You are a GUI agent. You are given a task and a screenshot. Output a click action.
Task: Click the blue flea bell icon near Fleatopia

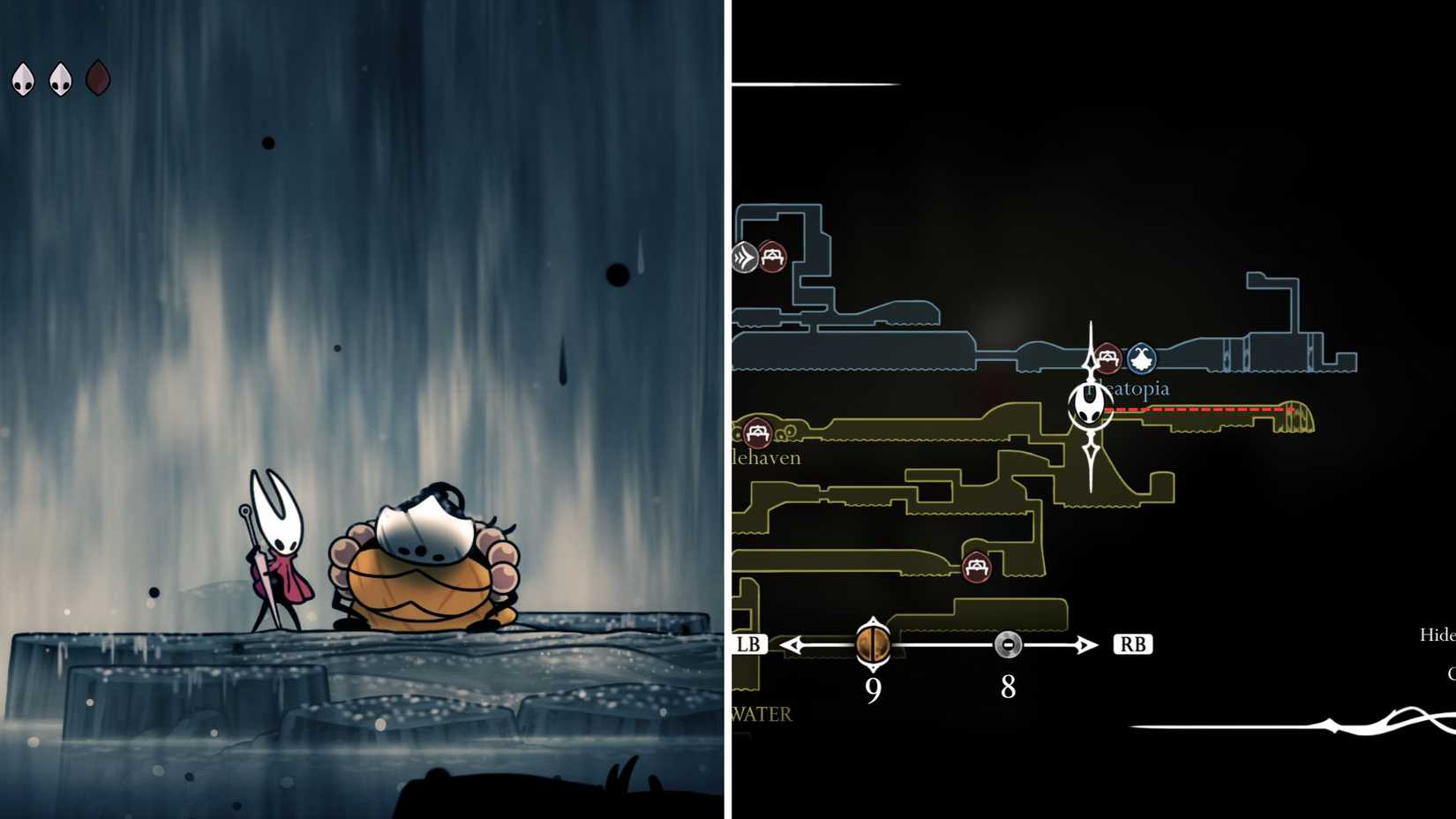coord(1143,358)
